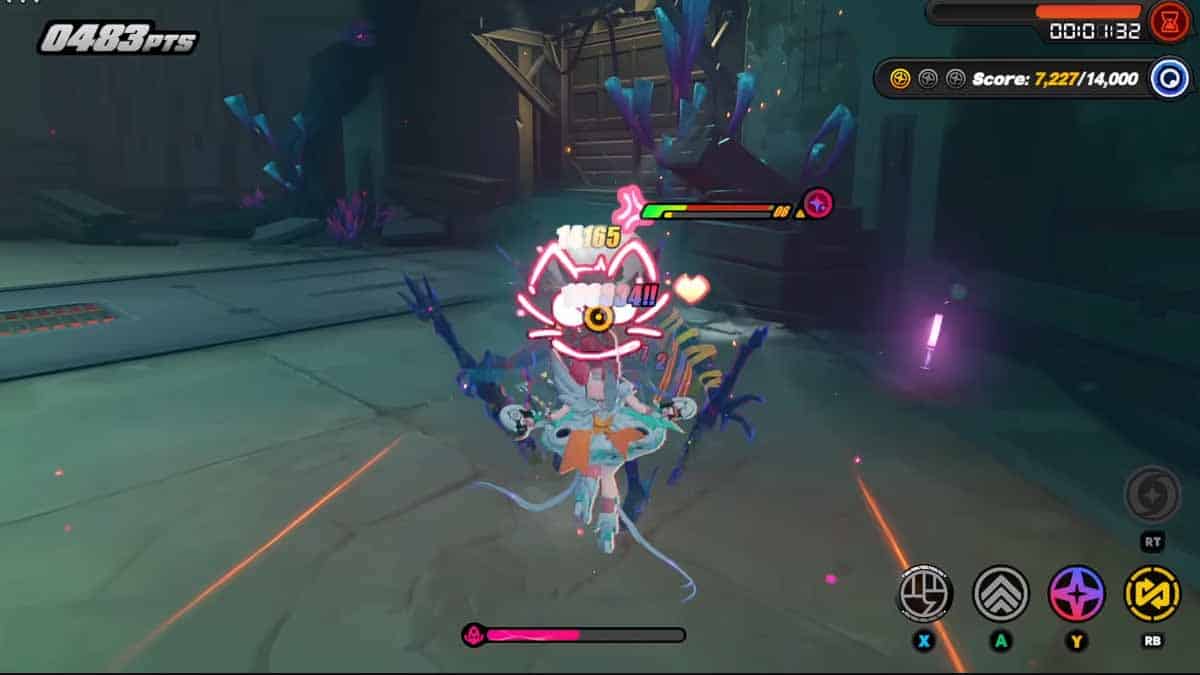The width and height of the screenshot is (1200, 675).
Task: Open the blue ring icon beside Score
Action: click(x=1169, y=78)
